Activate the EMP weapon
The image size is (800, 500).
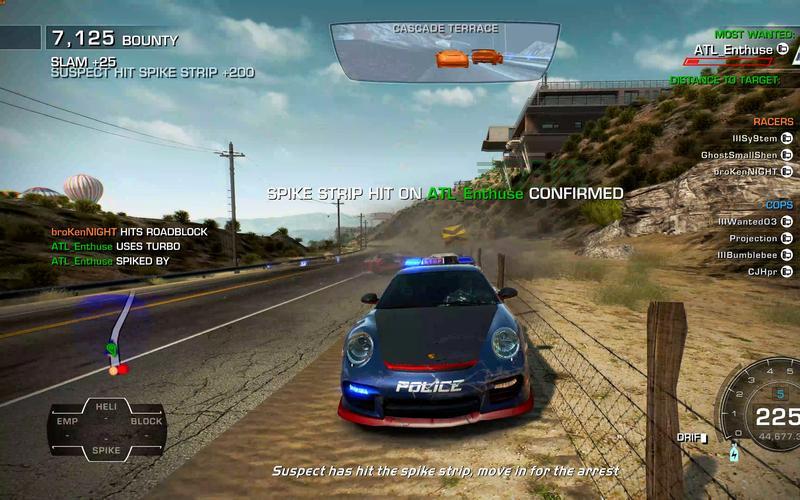tap(67, 422)
